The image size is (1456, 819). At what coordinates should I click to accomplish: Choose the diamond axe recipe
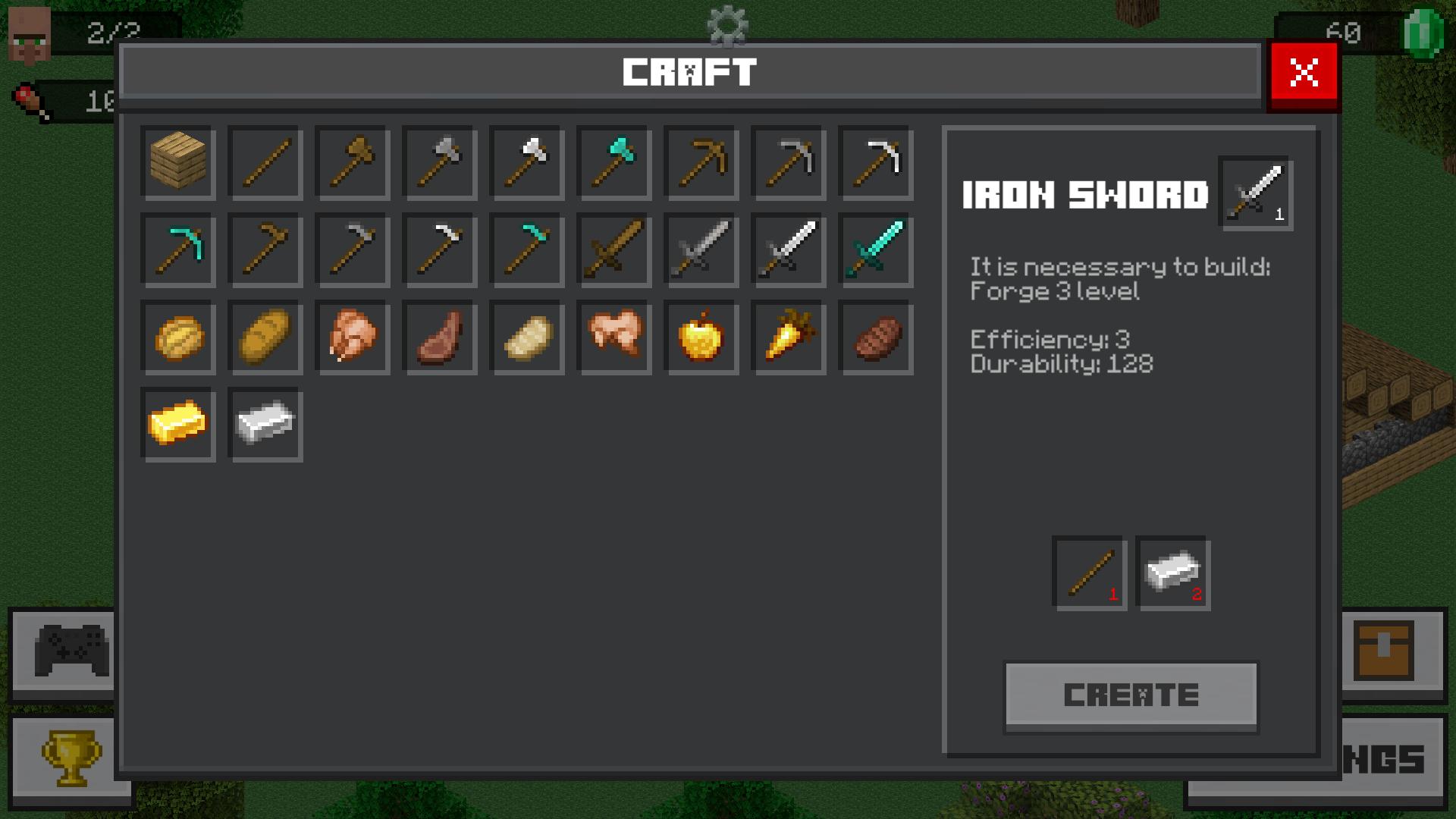click(614, 162)
